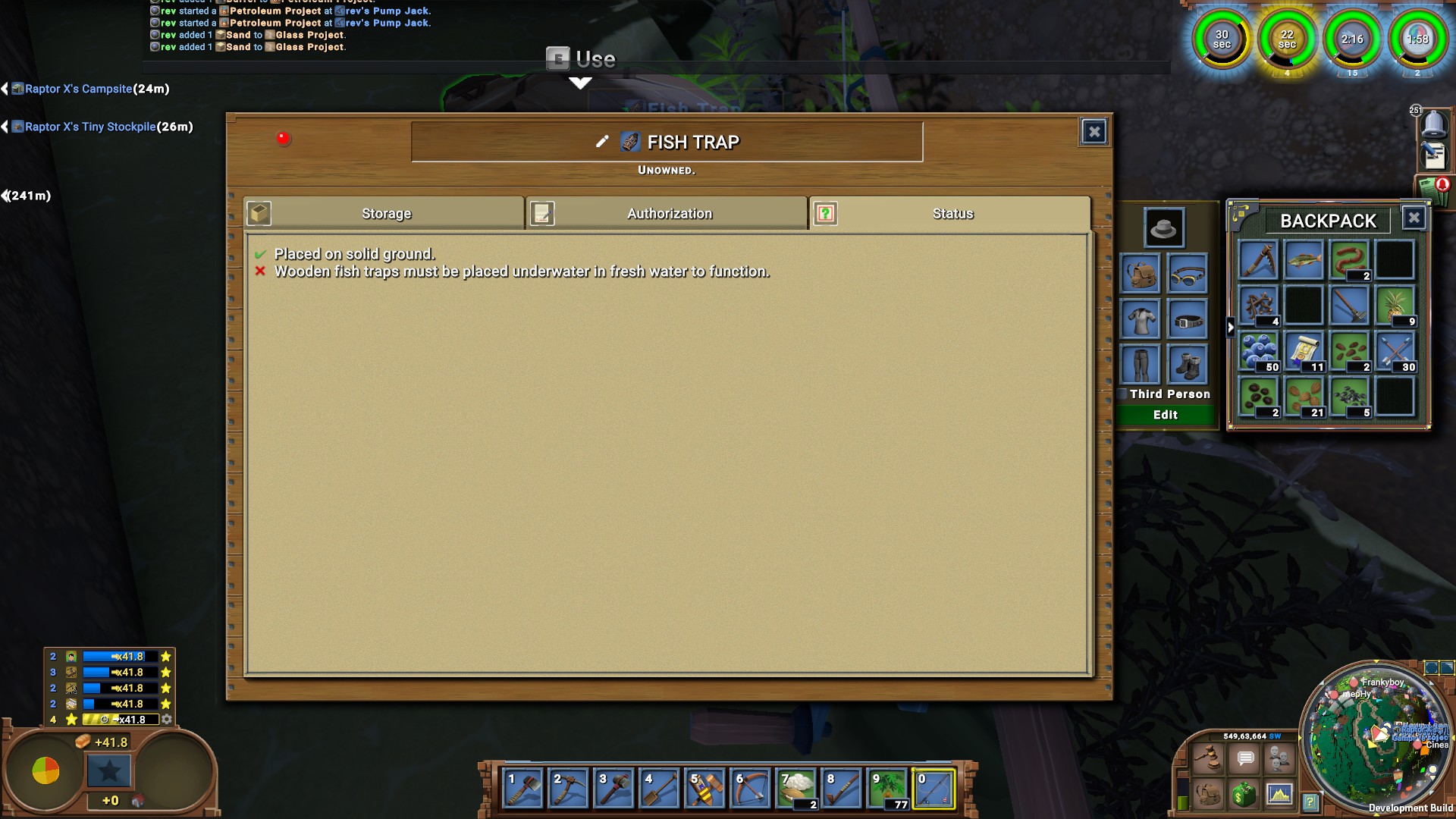Click the pencil icon to rename Fish Trap
The image size is (1456, 819).
click(x=602, y=142)
